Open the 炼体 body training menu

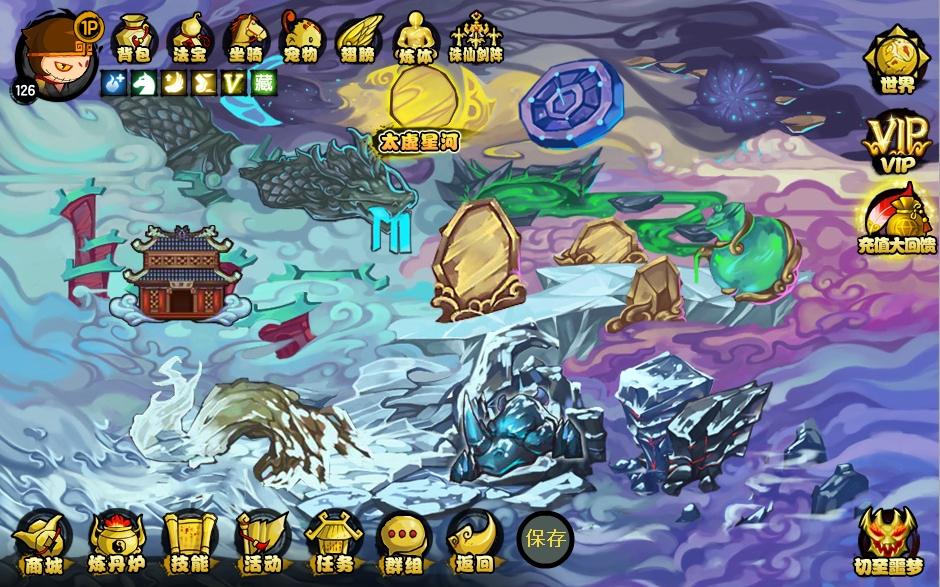(x=414, y=38)
